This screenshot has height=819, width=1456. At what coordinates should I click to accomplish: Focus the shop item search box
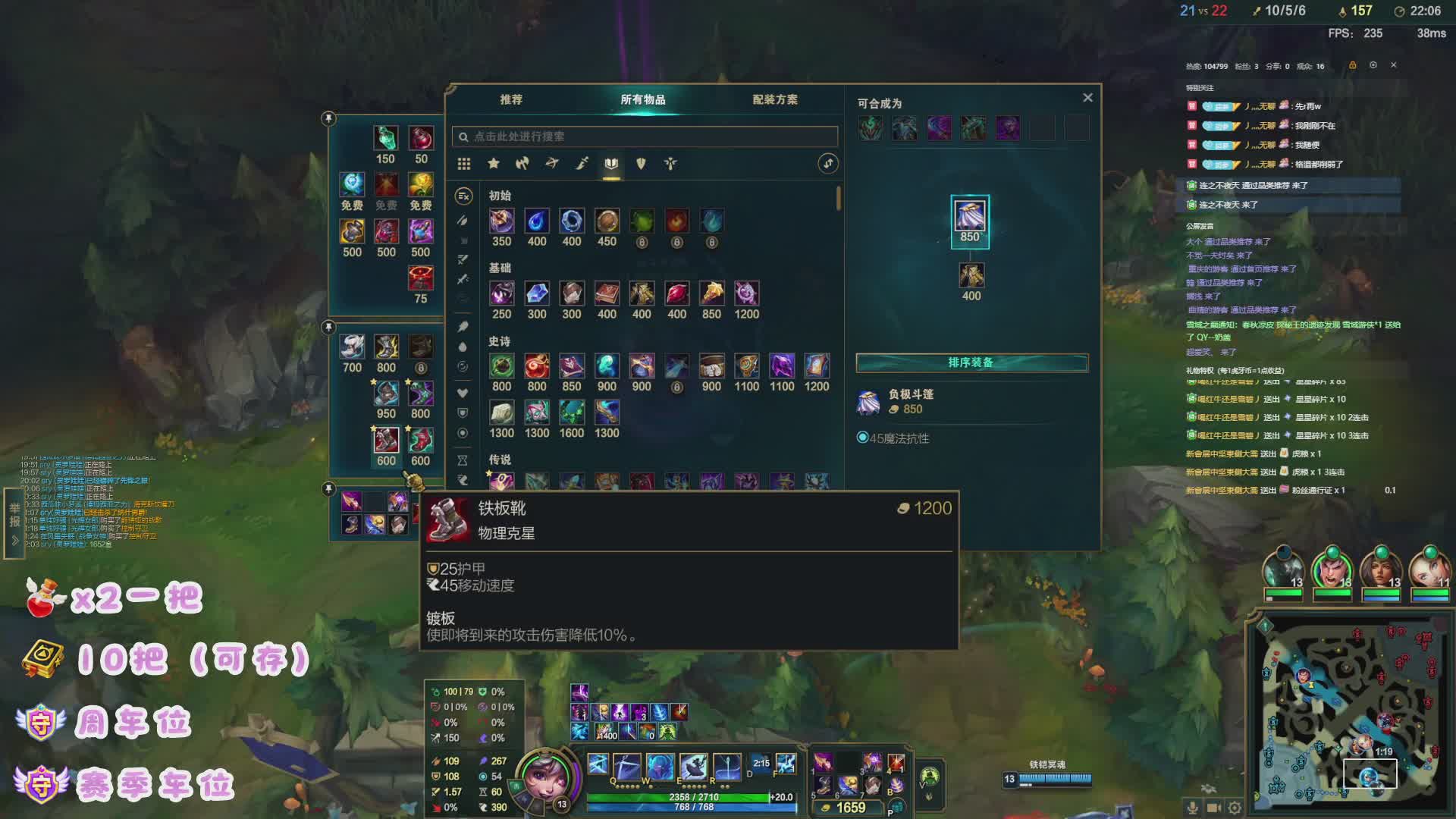pyautogui.click(x=645, y=136)
